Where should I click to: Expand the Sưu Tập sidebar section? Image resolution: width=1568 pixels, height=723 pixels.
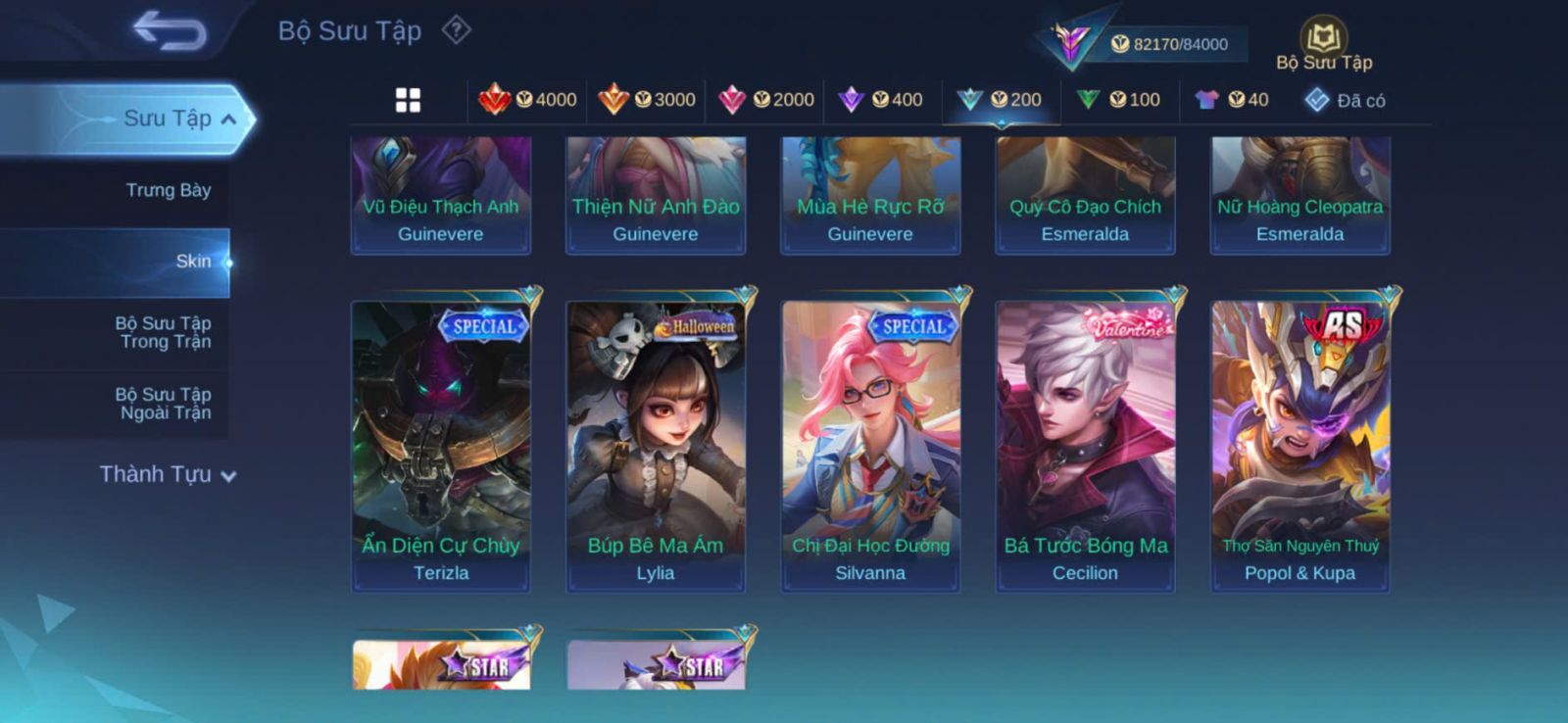point(176,119)
